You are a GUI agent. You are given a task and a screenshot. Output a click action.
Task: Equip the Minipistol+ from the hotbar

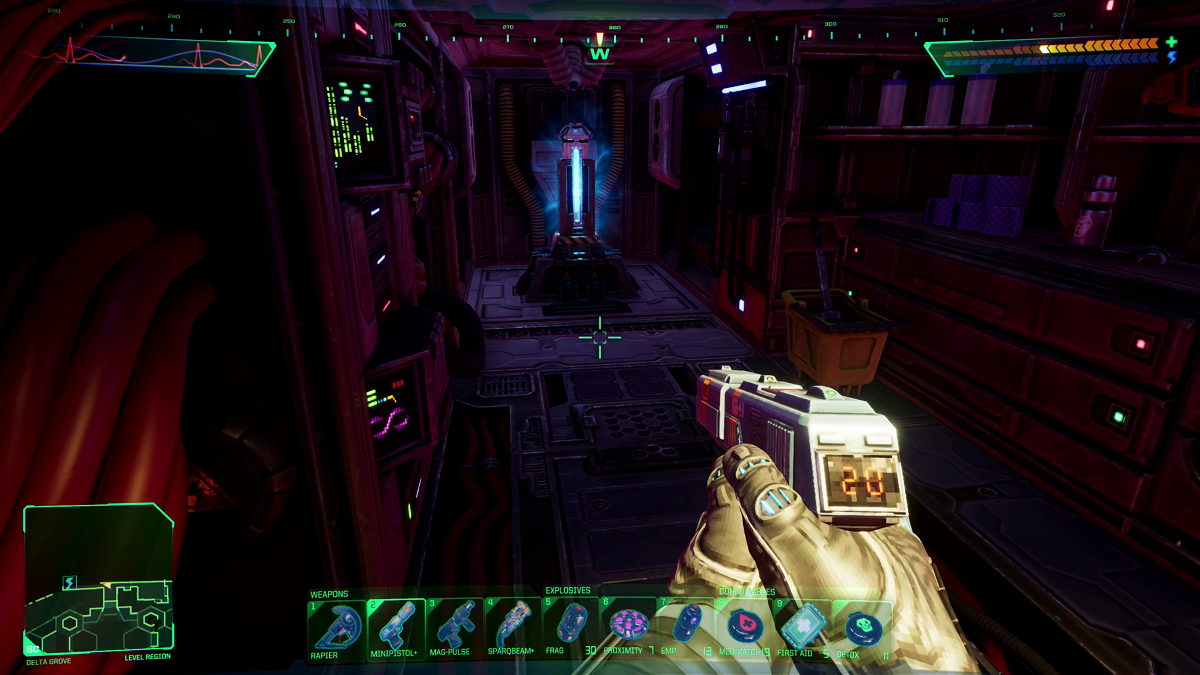(x=396, y=627)
